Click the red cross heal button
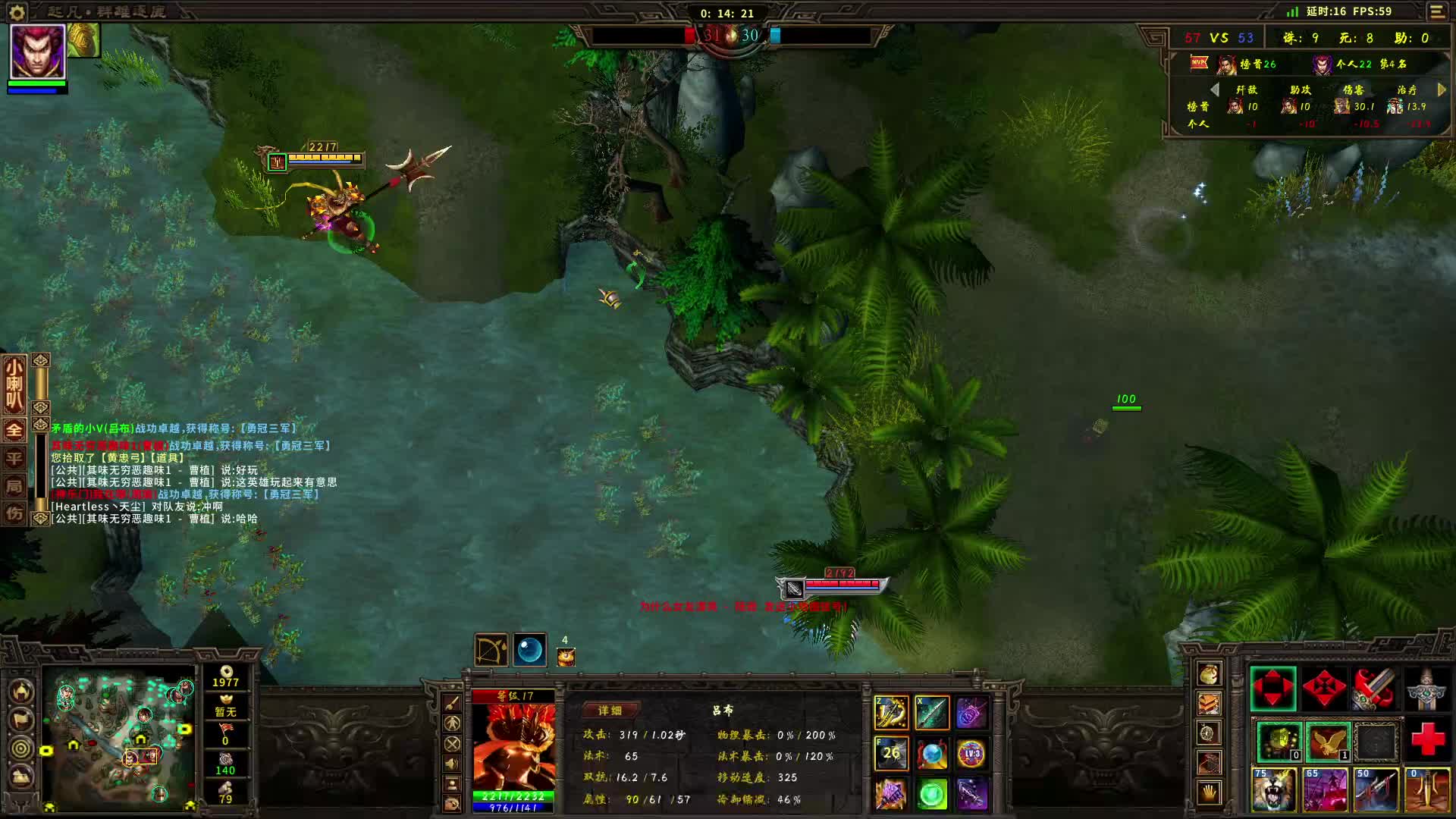1456x819 pixels. pos(1427,739)
